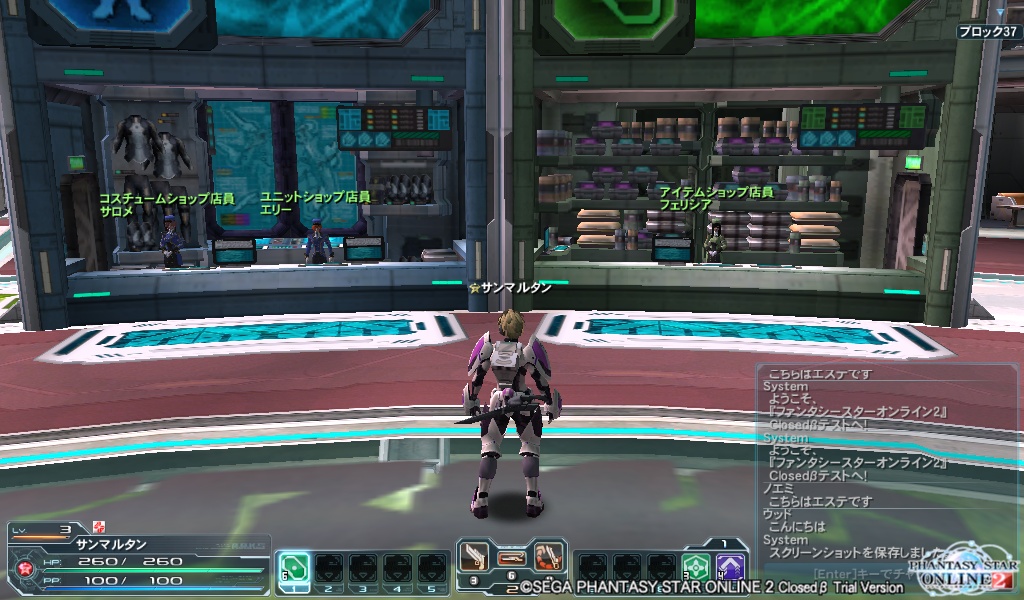
Task: Activate the red photon art icon
Action: point(547,555)
